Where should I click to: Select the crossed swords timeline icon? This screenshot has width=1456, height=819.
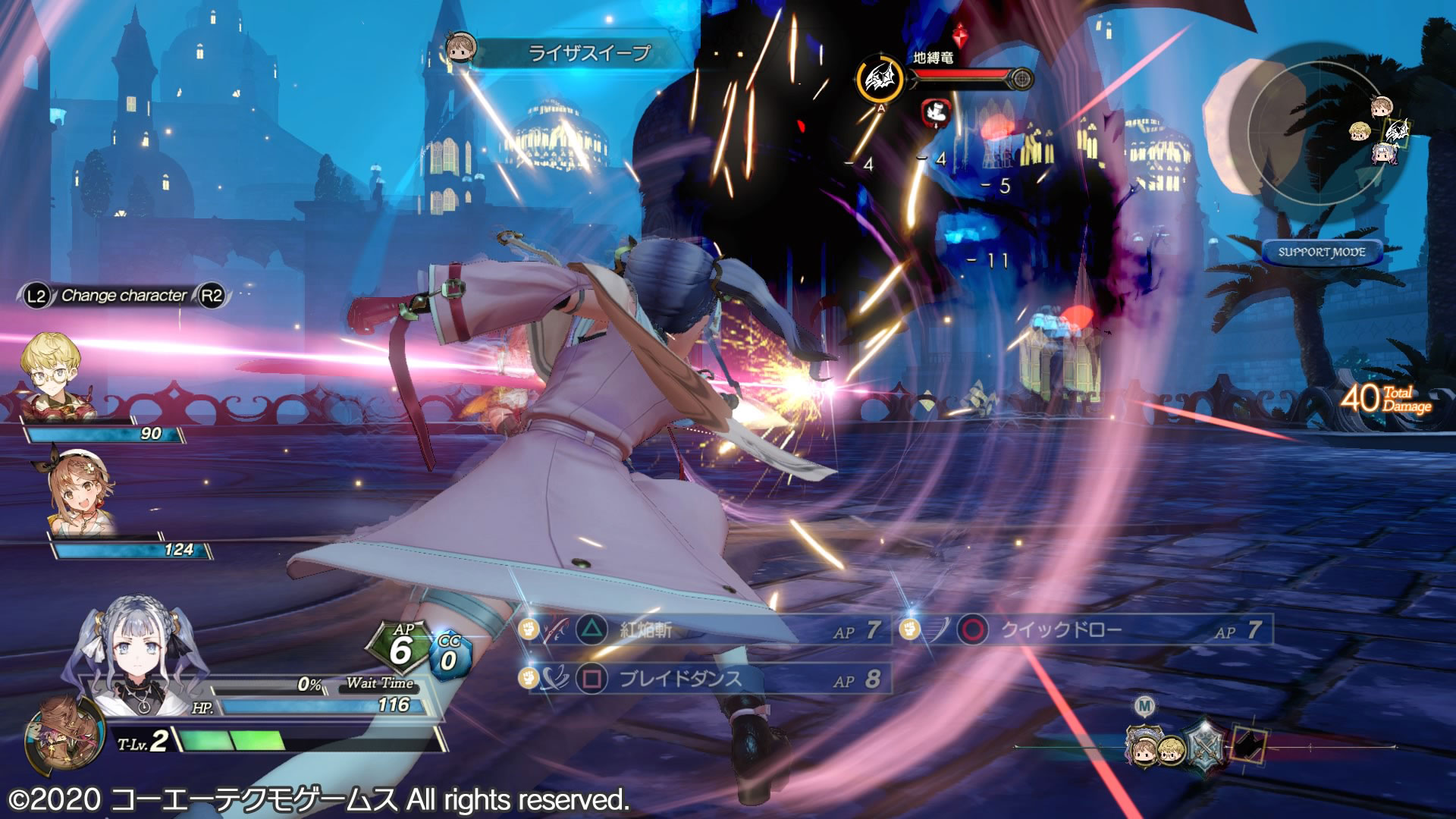pos(1205,743)
